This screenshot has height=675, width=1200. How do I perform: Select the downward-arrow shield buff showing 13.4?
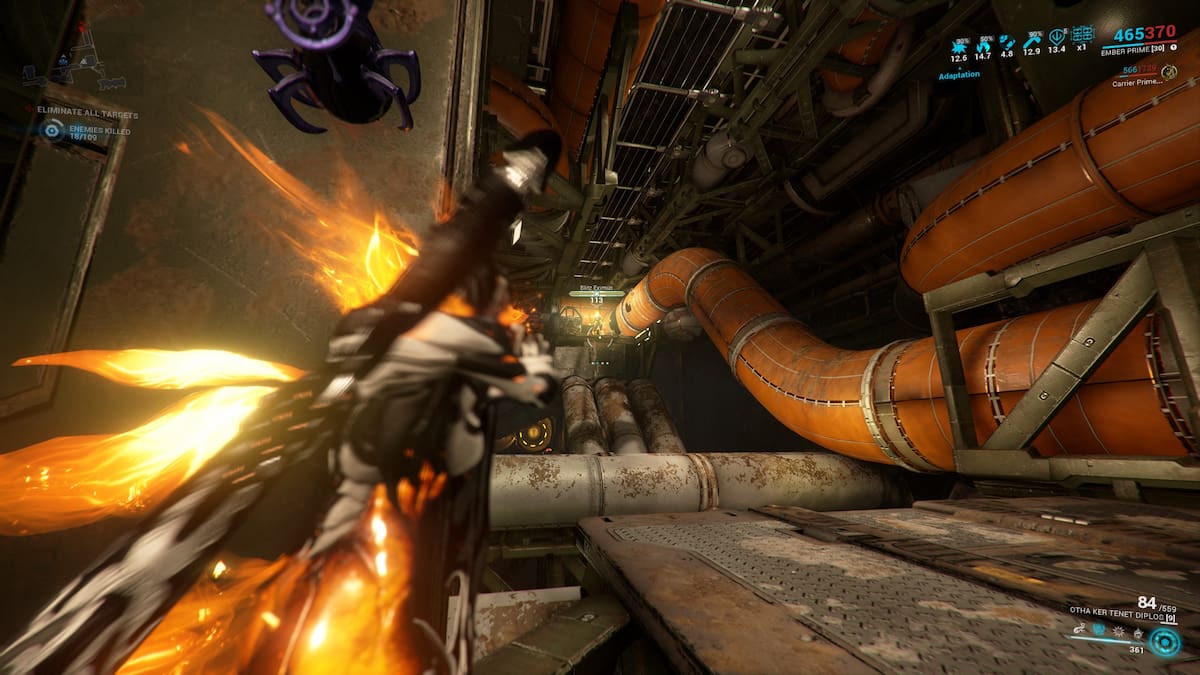pyautogui.click(x=1056, y=38)
